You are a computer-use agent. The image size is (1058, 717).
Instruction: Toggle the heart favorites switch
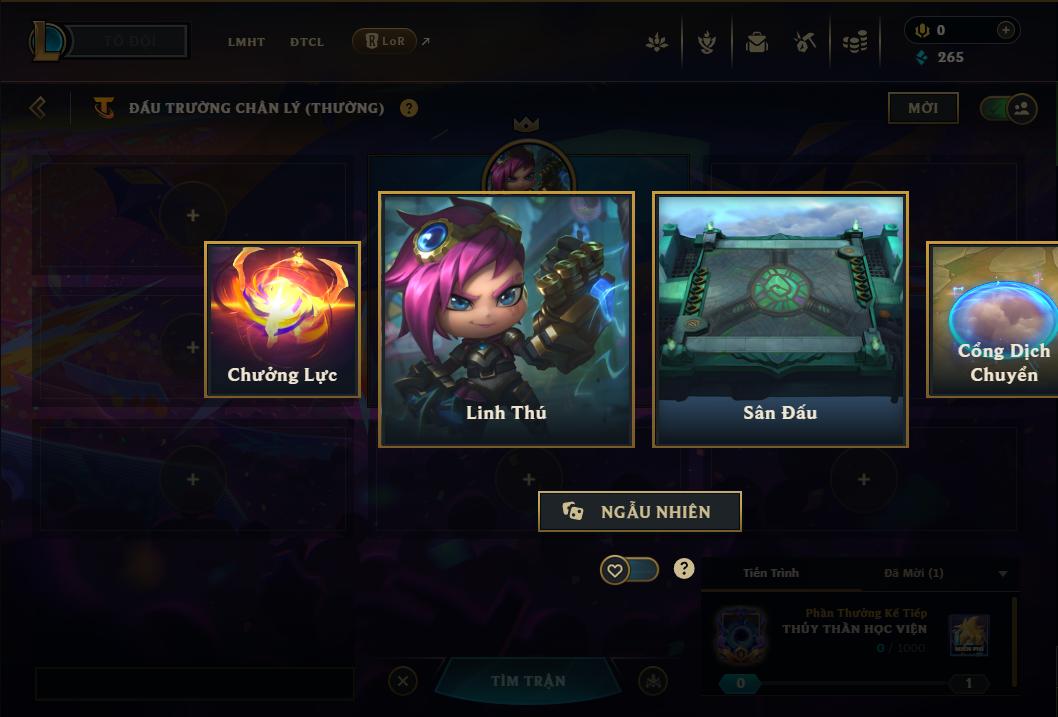pos(629,570)
